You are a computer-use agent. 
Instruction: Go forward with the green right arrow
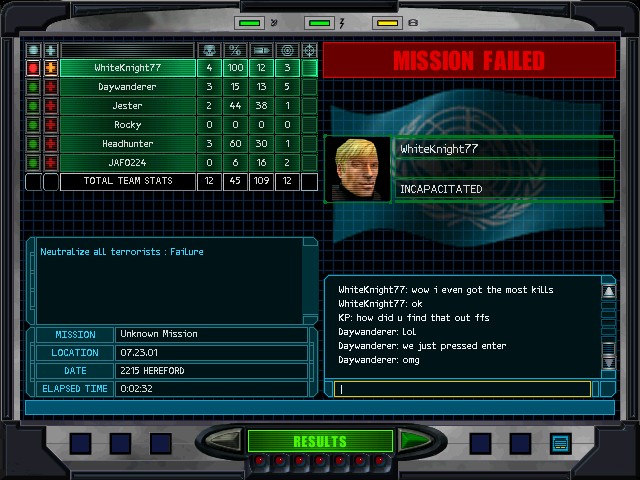point(409,441)
